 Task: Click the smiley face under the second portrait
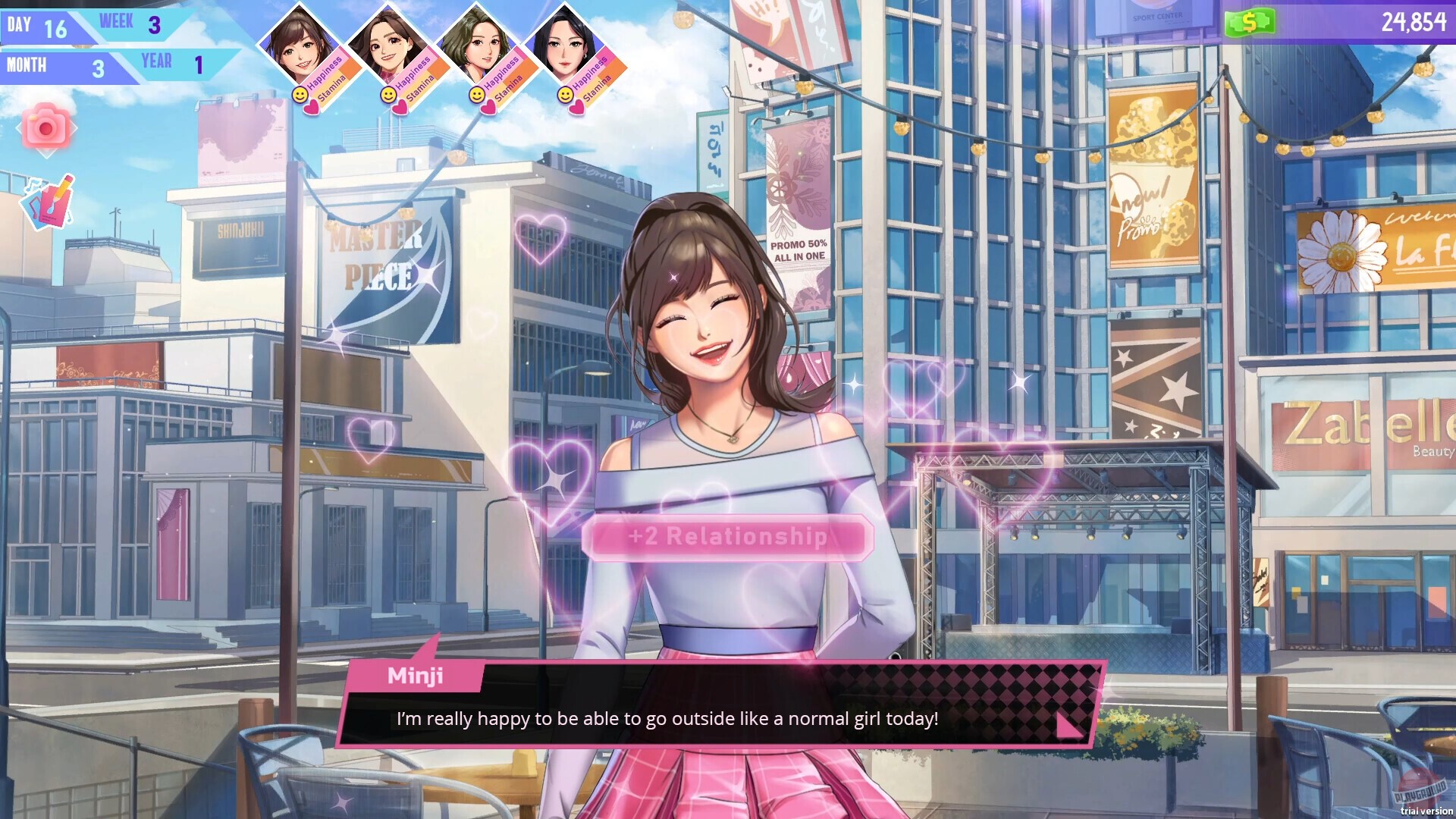point(388,96)
